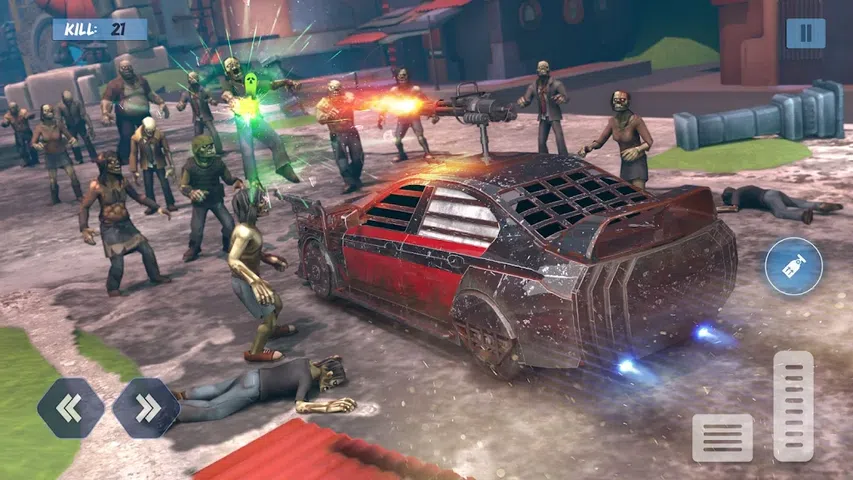Steer left with the left arrow button
This screenshot has height=480, width=853.
(x=70, y=408)
